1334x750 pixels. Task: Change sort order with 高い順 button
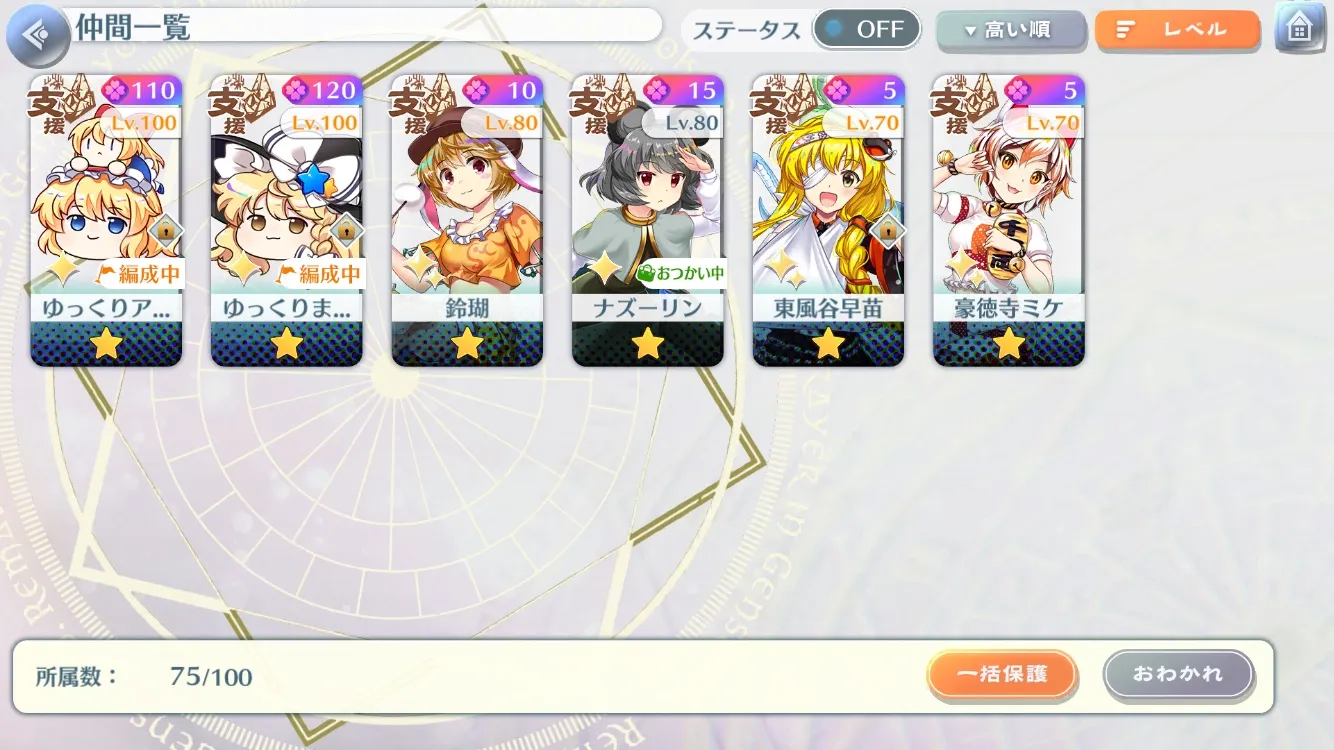pos(1010,31)
